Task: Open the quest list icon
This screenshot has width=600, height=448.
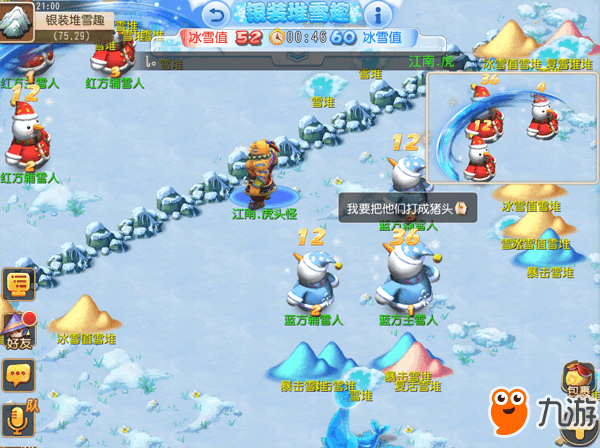Action: point(18,284)
